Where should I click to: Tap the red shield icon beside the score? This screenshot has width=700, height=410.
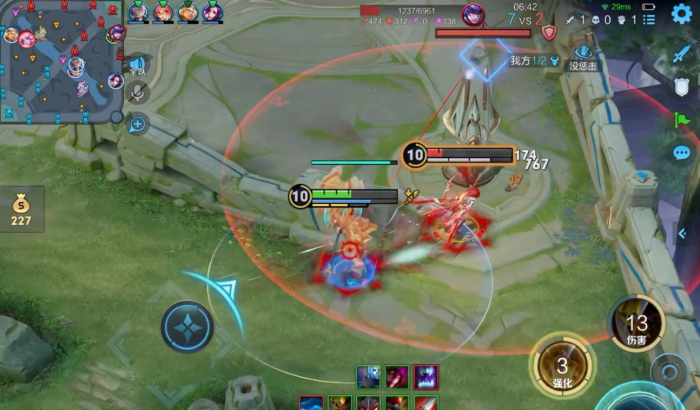548,32
